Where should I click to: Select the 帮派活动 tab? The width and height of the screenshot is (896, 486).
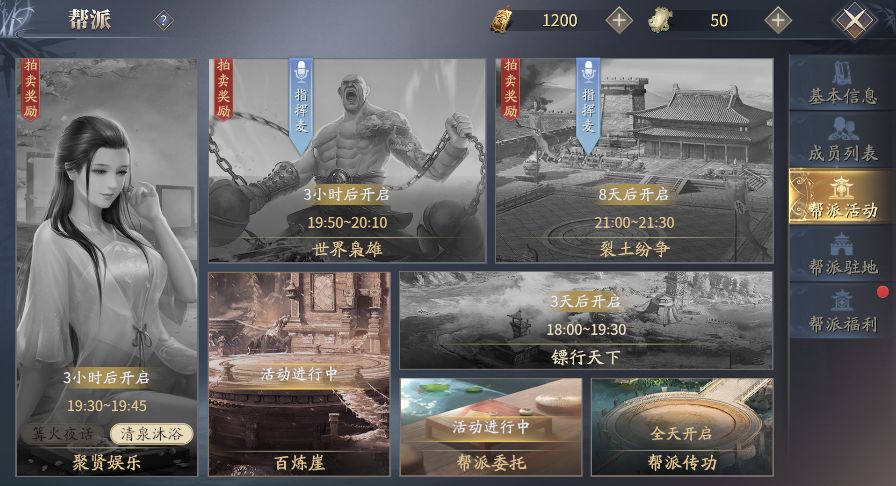[x=842, y=198]
